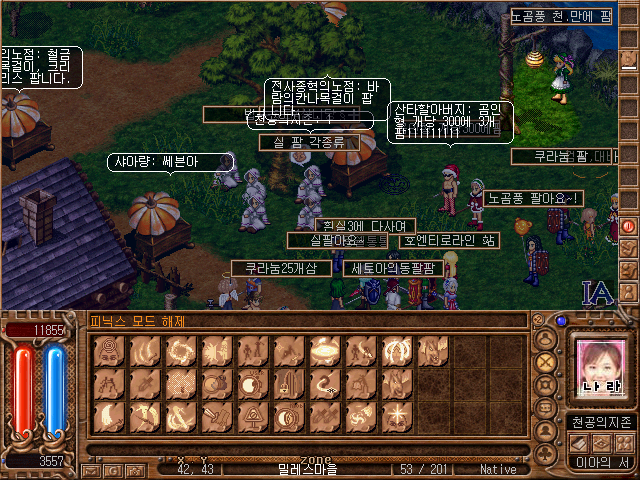Click the round blue gem button
This screenshot has height=480, width=640.
click(x=561, y=322)
